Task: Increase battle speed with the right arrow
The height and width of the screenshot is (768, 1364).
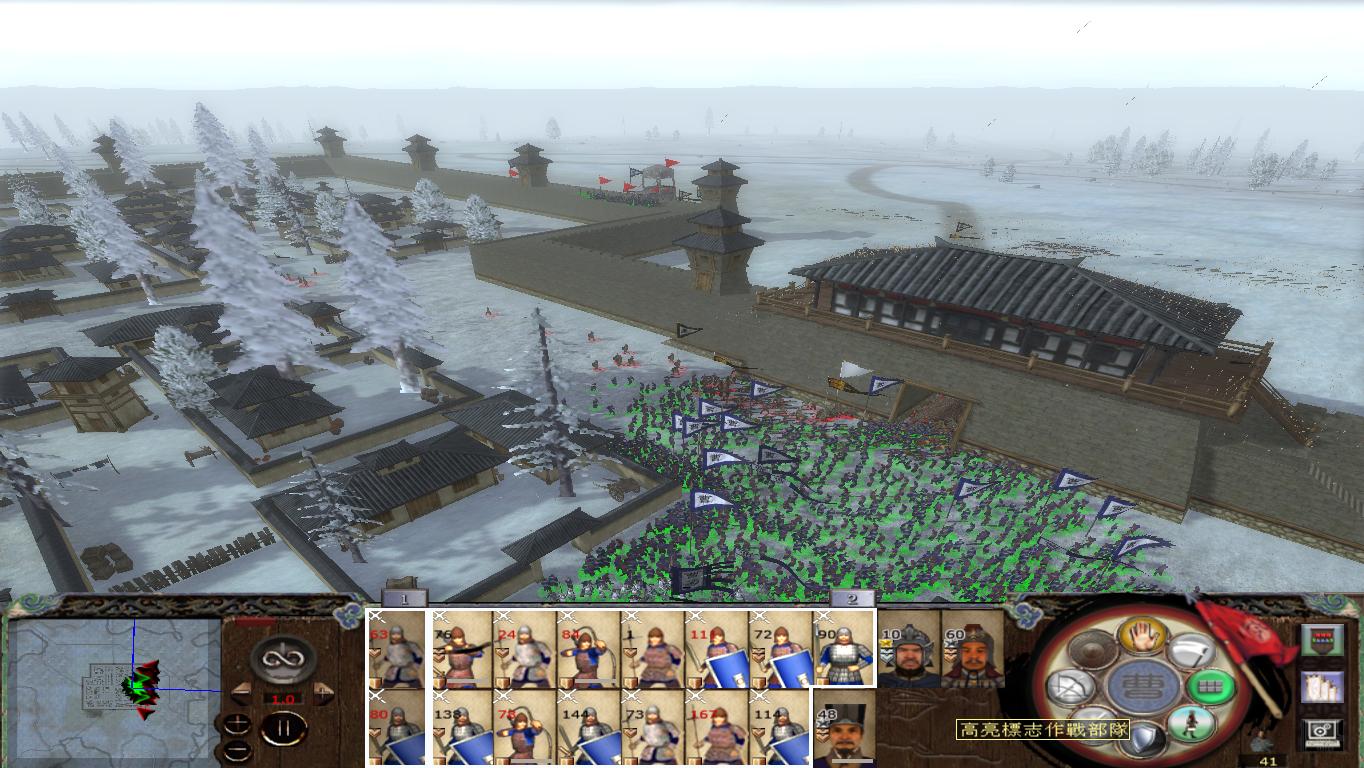Action: [x=321, y=692]
